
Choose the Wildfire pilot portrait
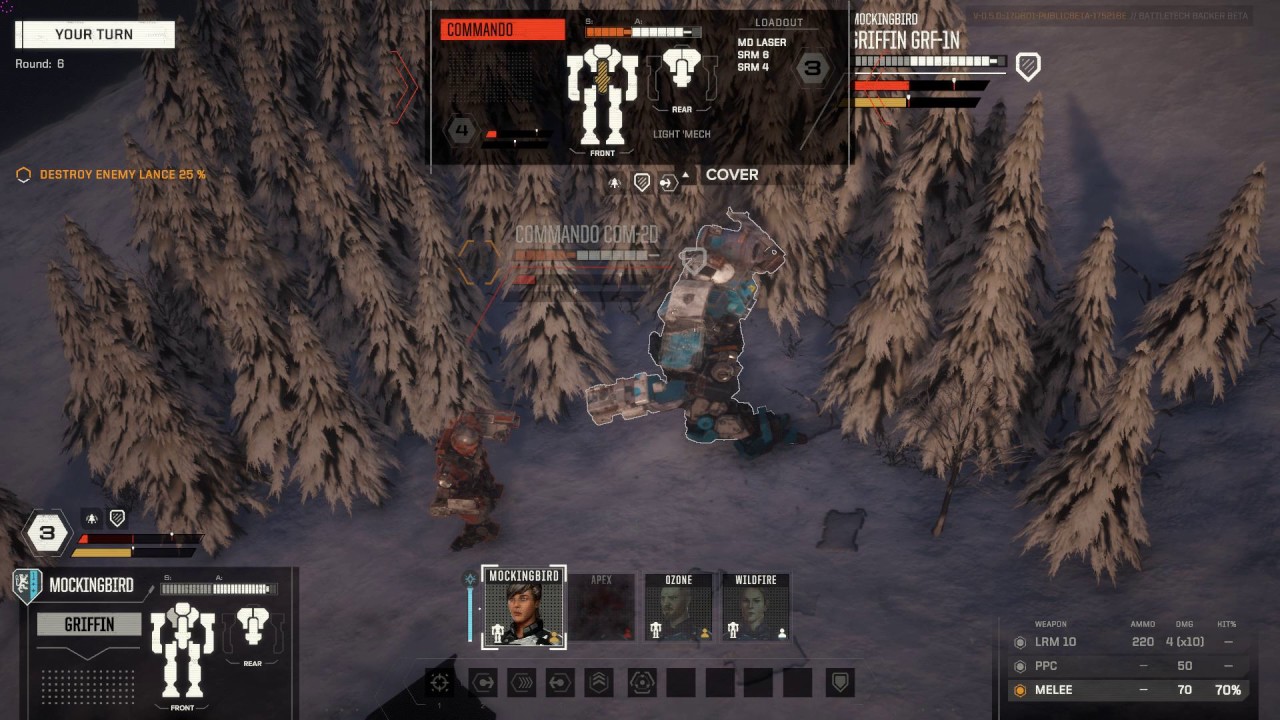click(x=756, y=607)
